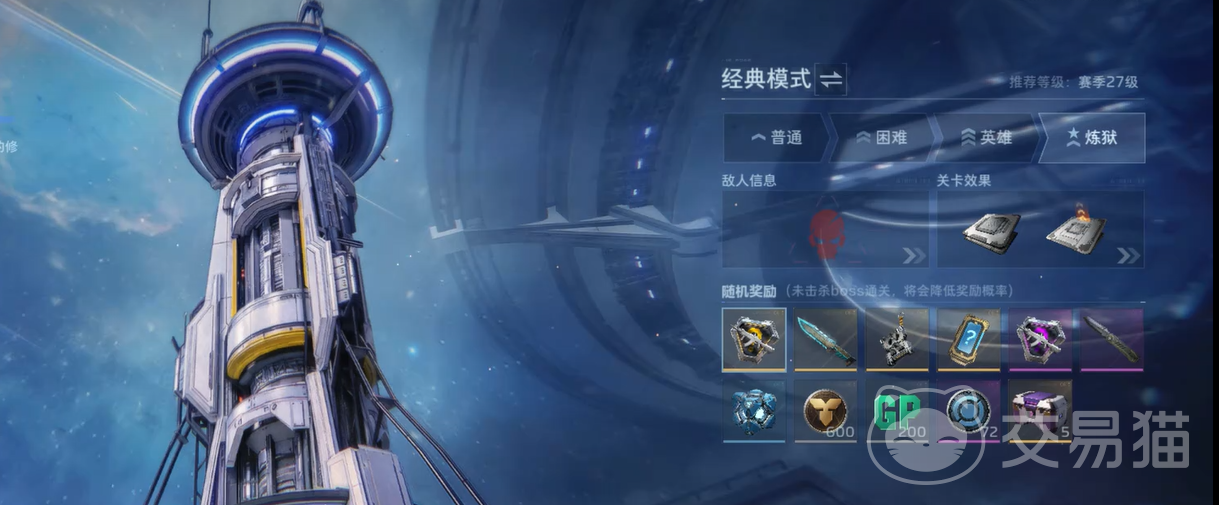View the 200 GP currency reward
This screenshot has width=1219, height=505.
897,410
